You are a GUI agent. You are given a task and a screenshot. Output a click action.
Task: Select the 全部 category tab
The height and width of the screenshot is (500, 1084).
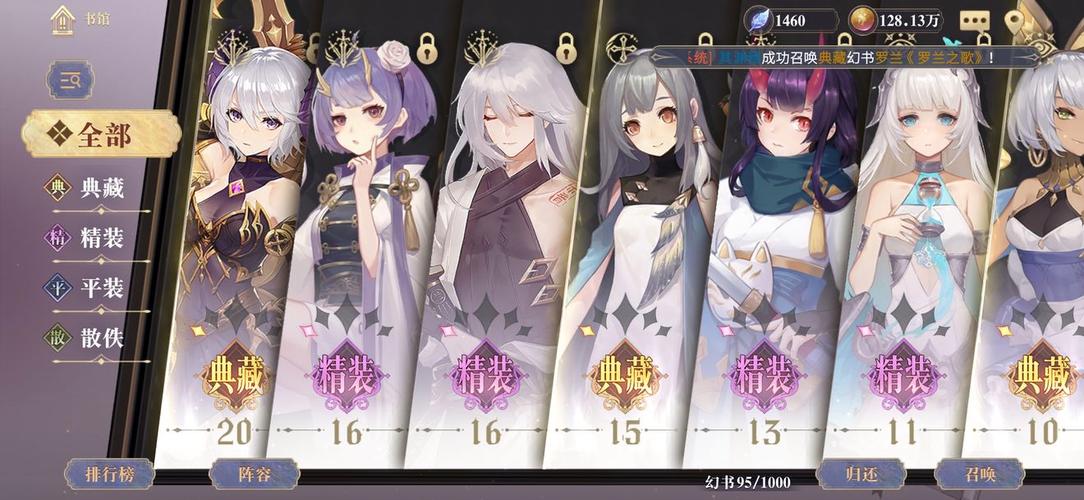point(102,135)
